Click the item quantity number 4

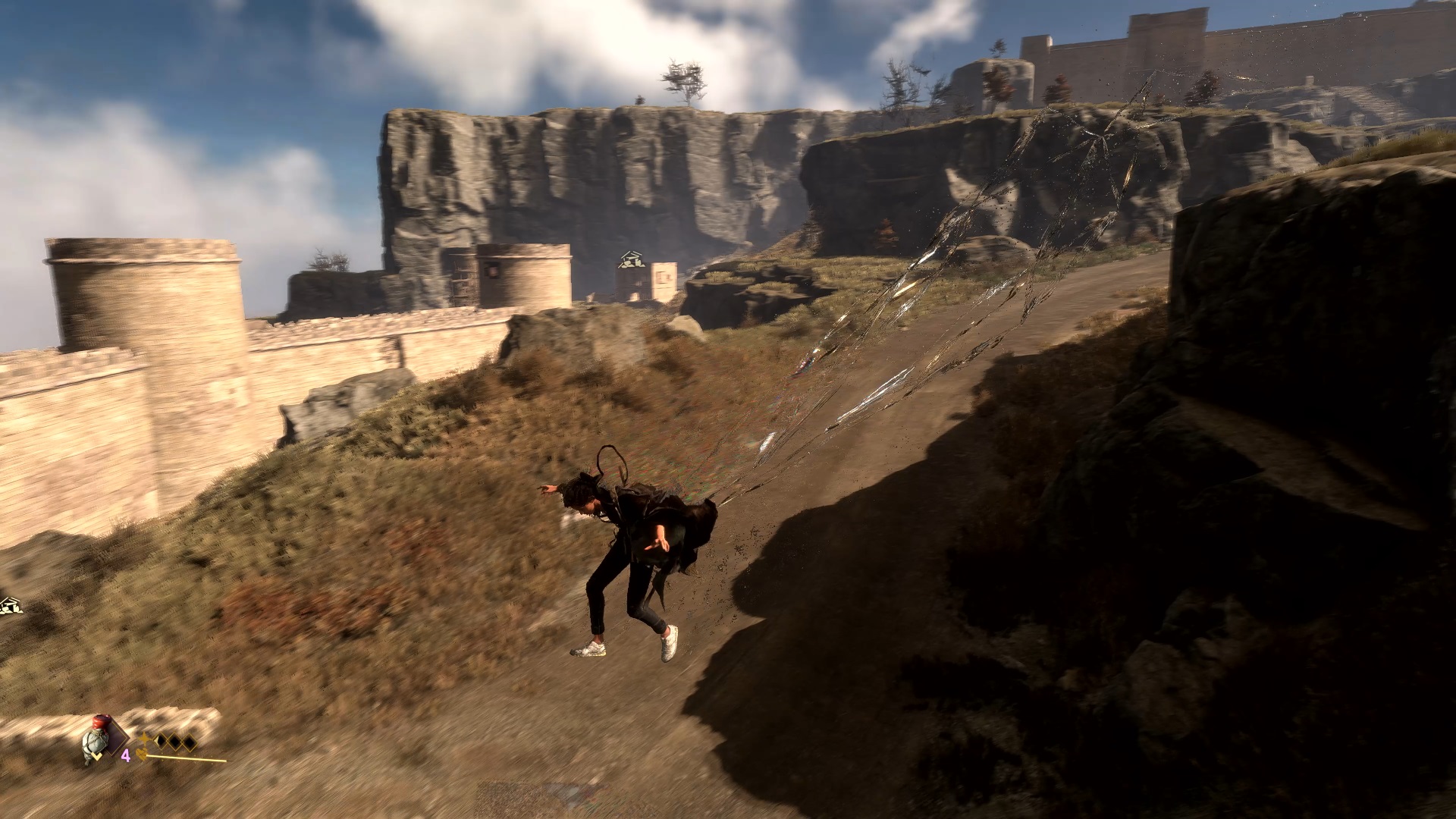click(126, 755)
